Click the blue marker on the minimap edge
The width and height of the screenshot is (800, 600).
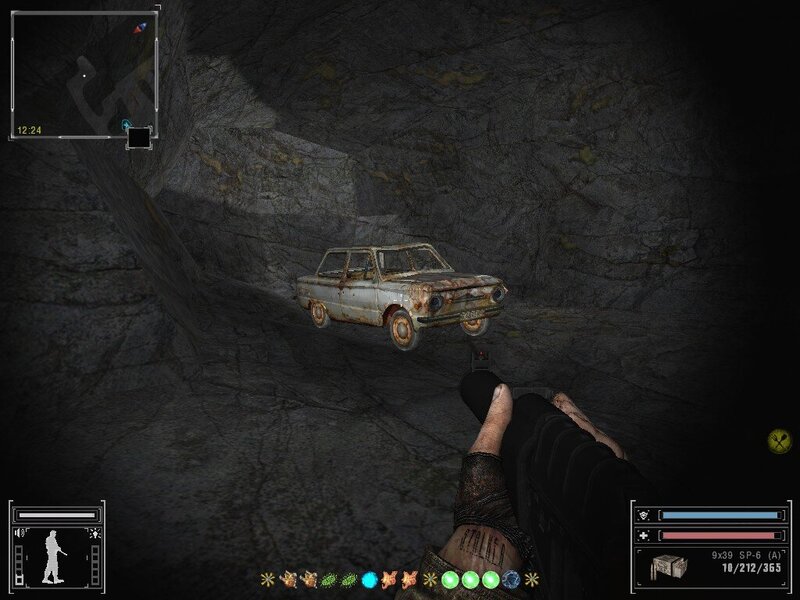pos(126,125)
